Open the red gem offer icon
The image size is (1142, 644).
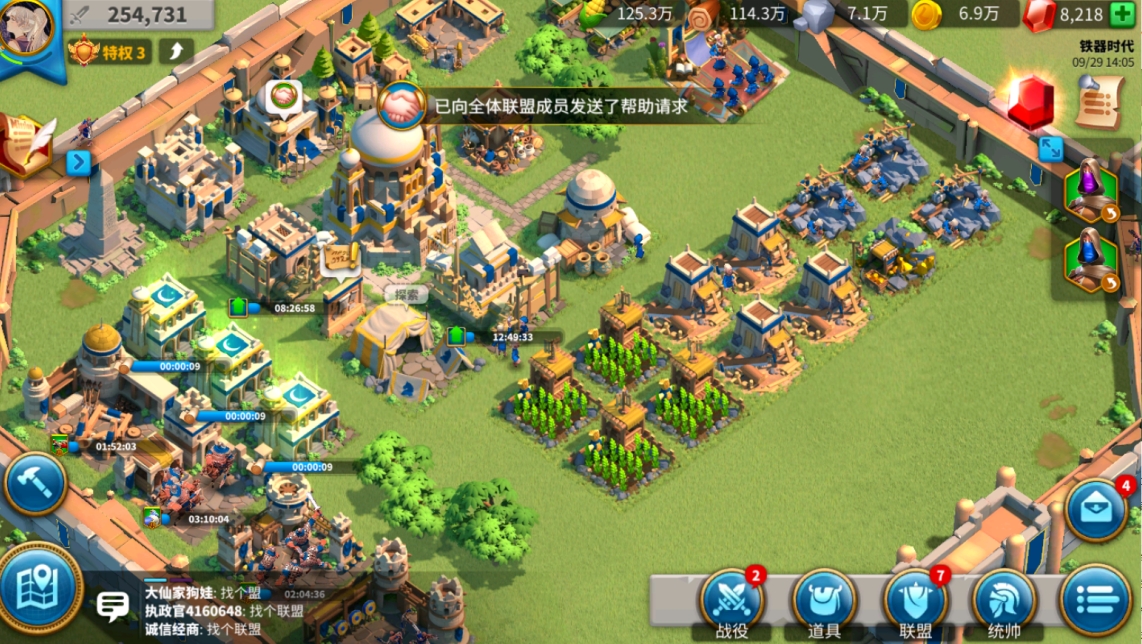[1031, 103]
